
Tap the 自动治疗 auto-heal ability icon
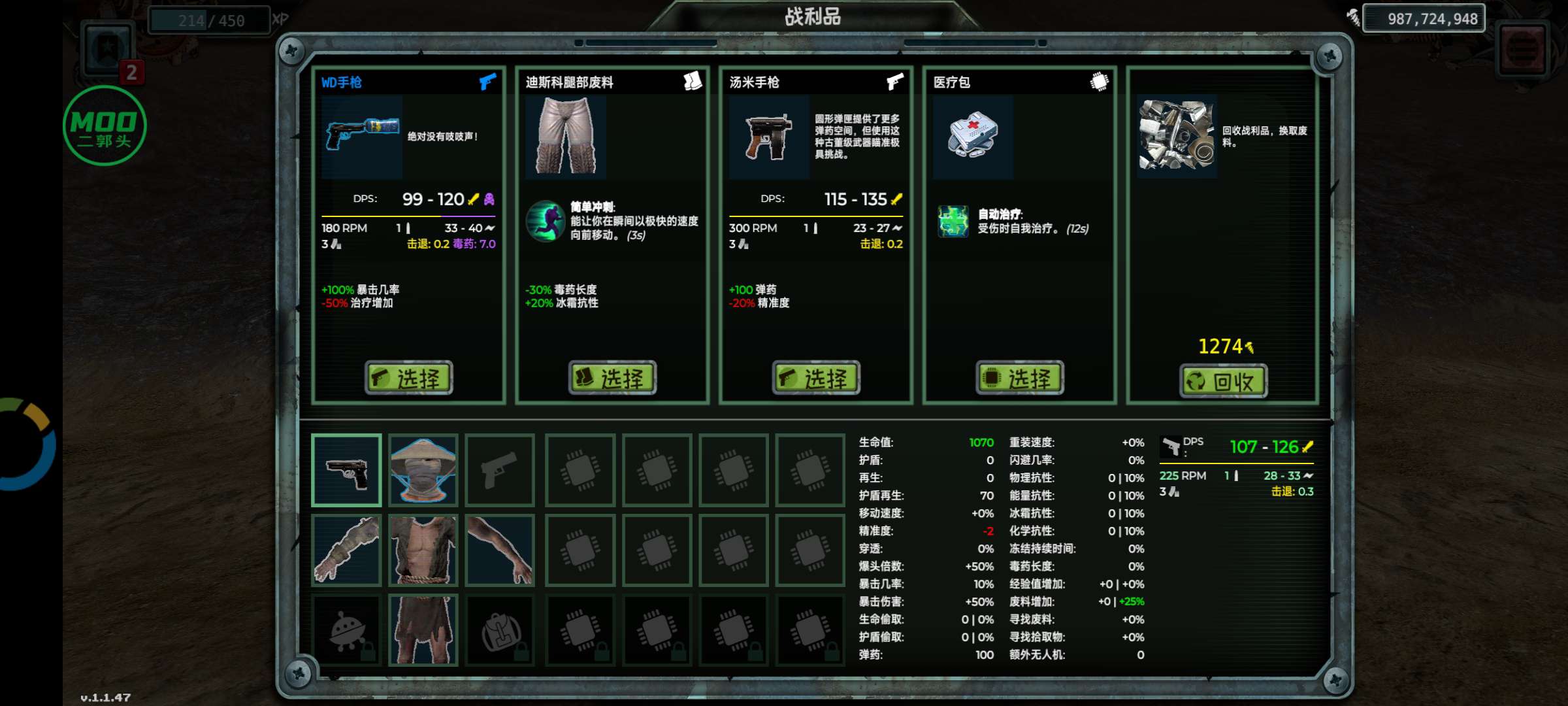pyautogui.click(x=953, y=222)
